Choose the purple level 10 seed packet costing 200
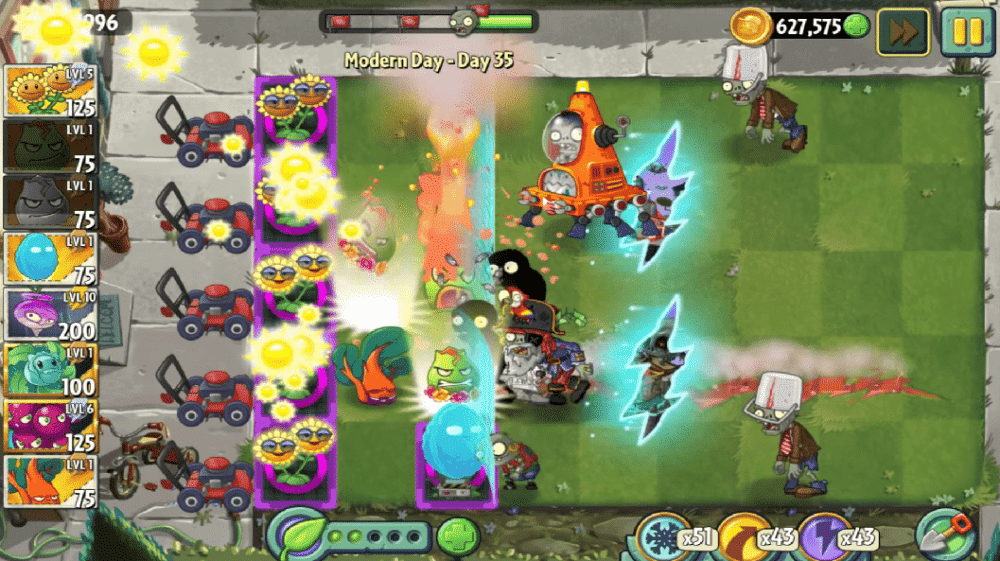Image resolution: width=1000 pixels, height=561 pixels. [50, 315]
